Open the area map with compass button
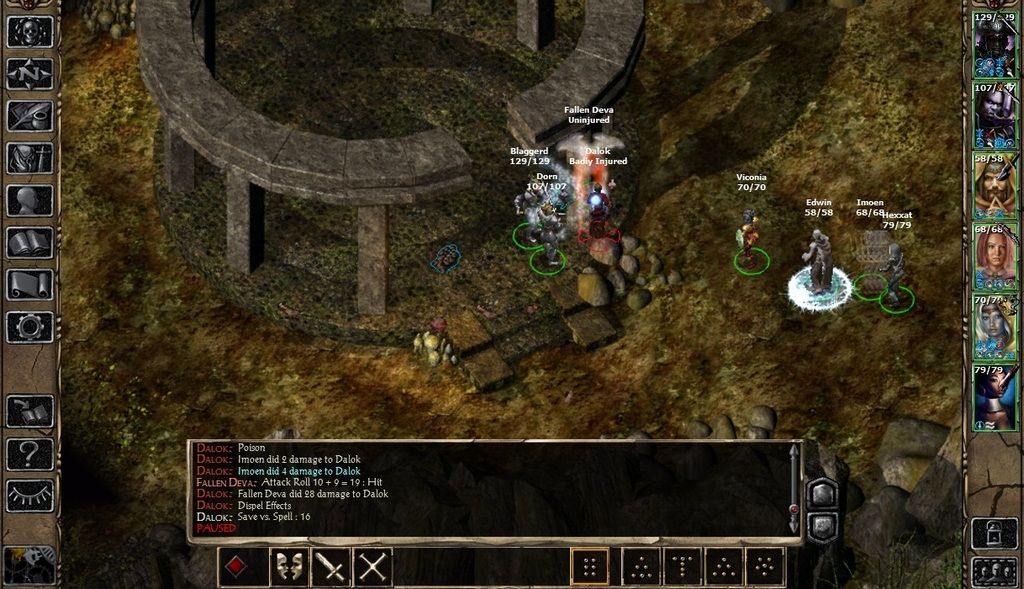 coord(29,74)
